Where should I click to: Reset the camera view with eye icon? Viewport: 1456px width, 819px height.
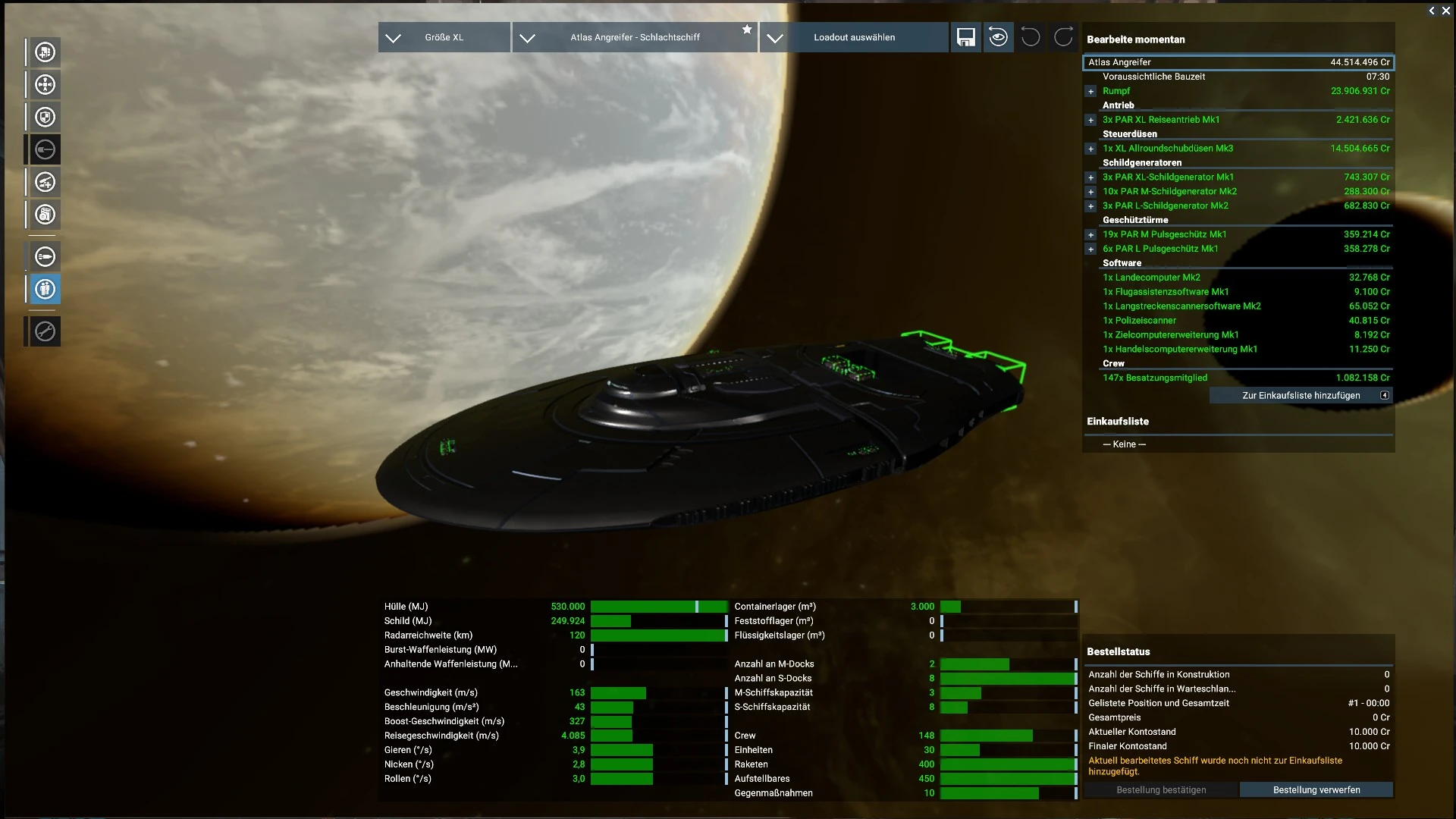click(998, 37)
